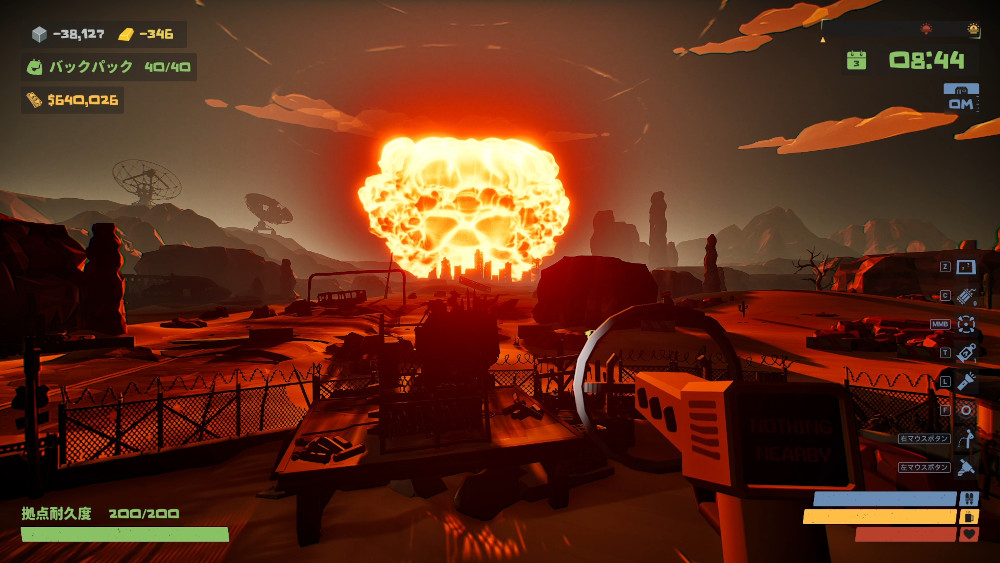1000x563 pixels.
Task: Select the satellite dish tool icon
Action: (x=966, y=467)
